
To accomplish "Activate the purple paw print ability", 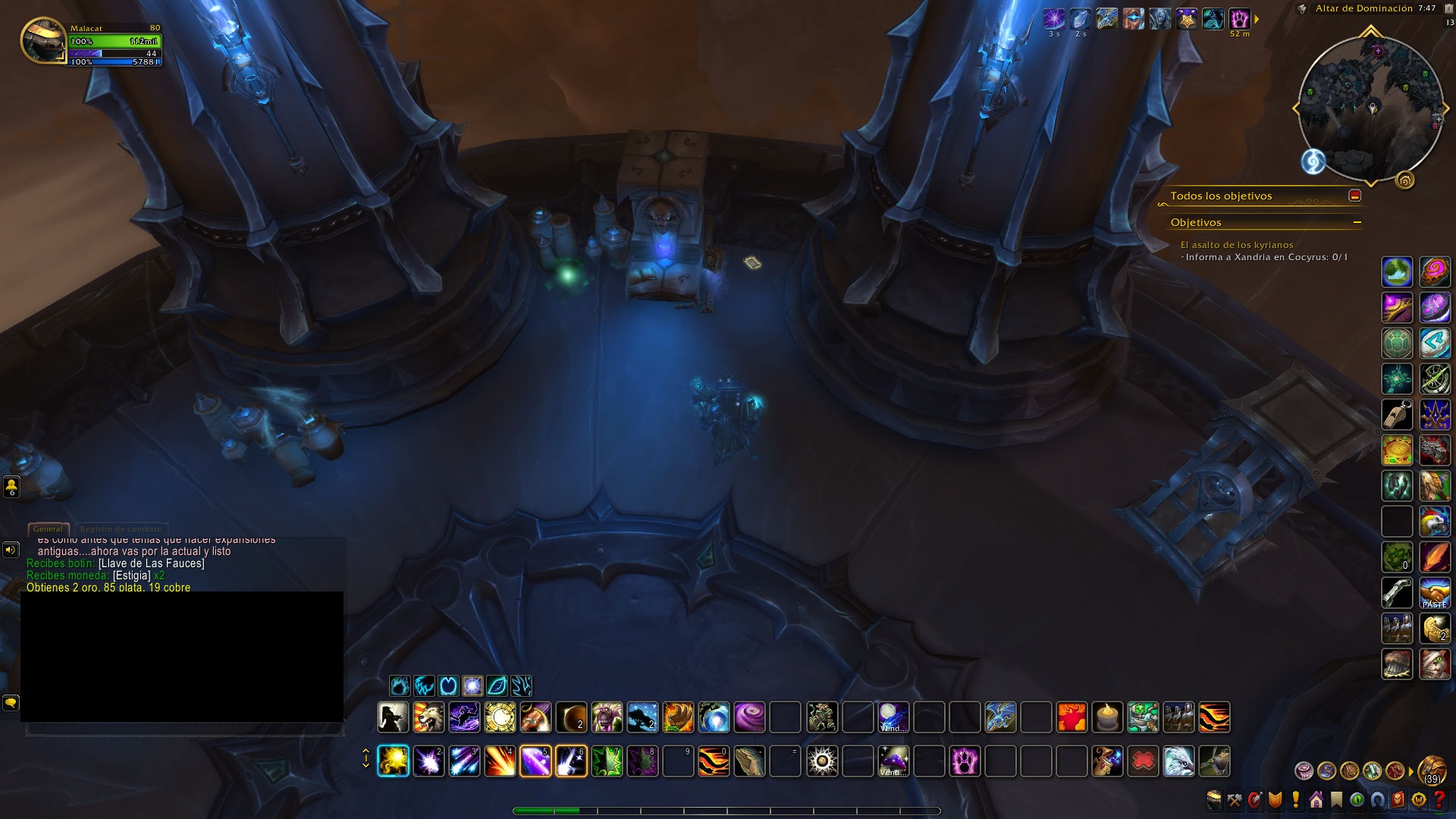I will (x=965, y=761).
